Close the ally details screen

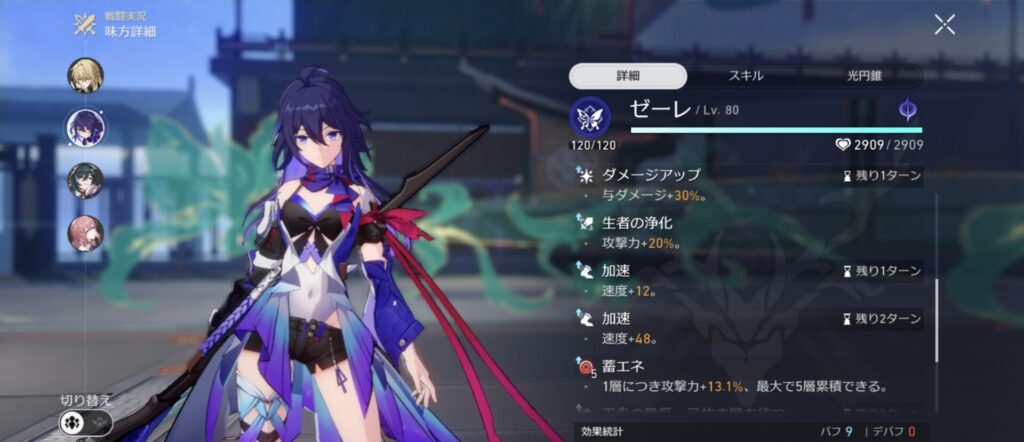pyautogui.click(x=944, y=25)
